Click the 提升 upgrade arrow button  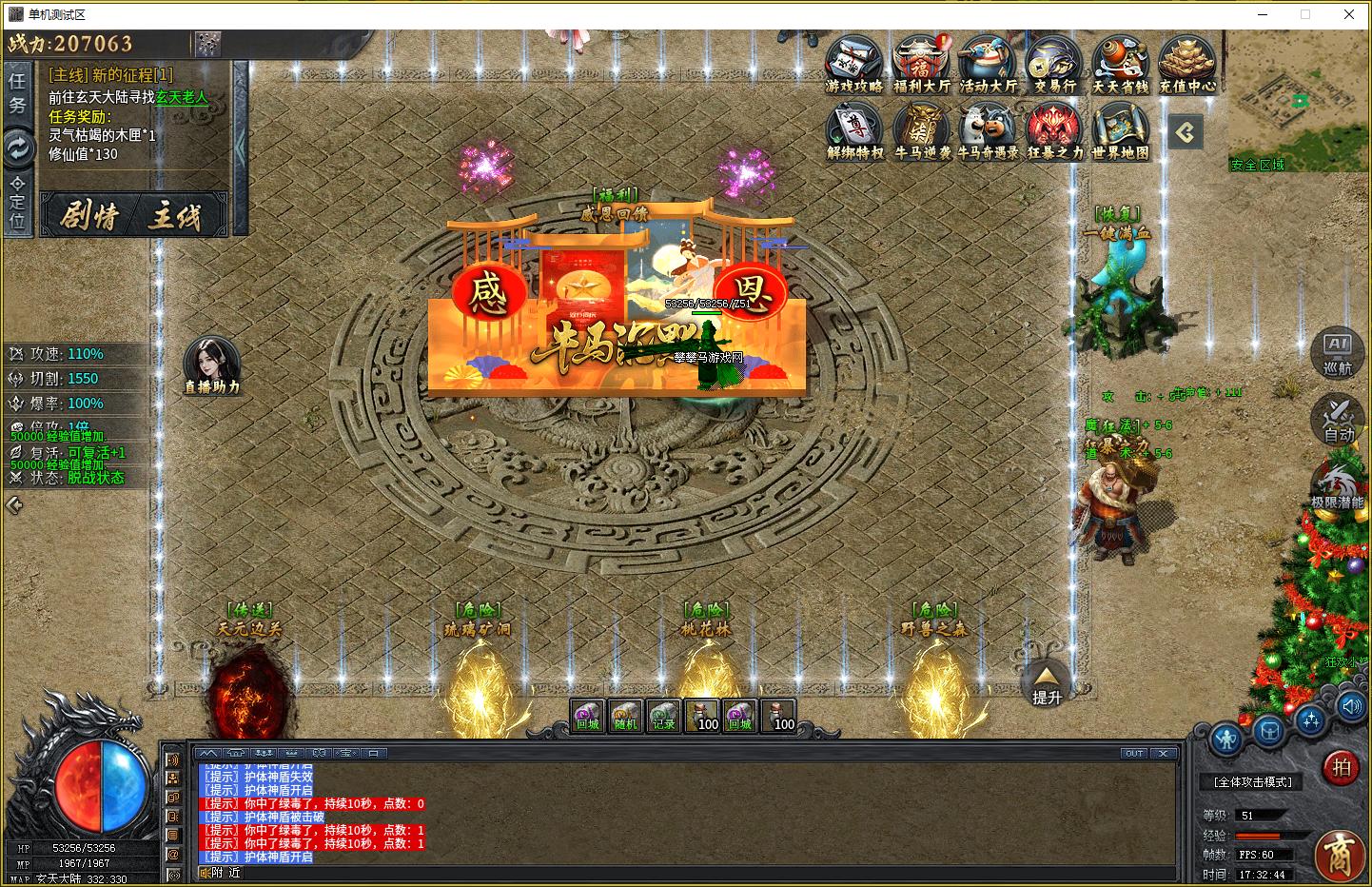coord(1046,682)
